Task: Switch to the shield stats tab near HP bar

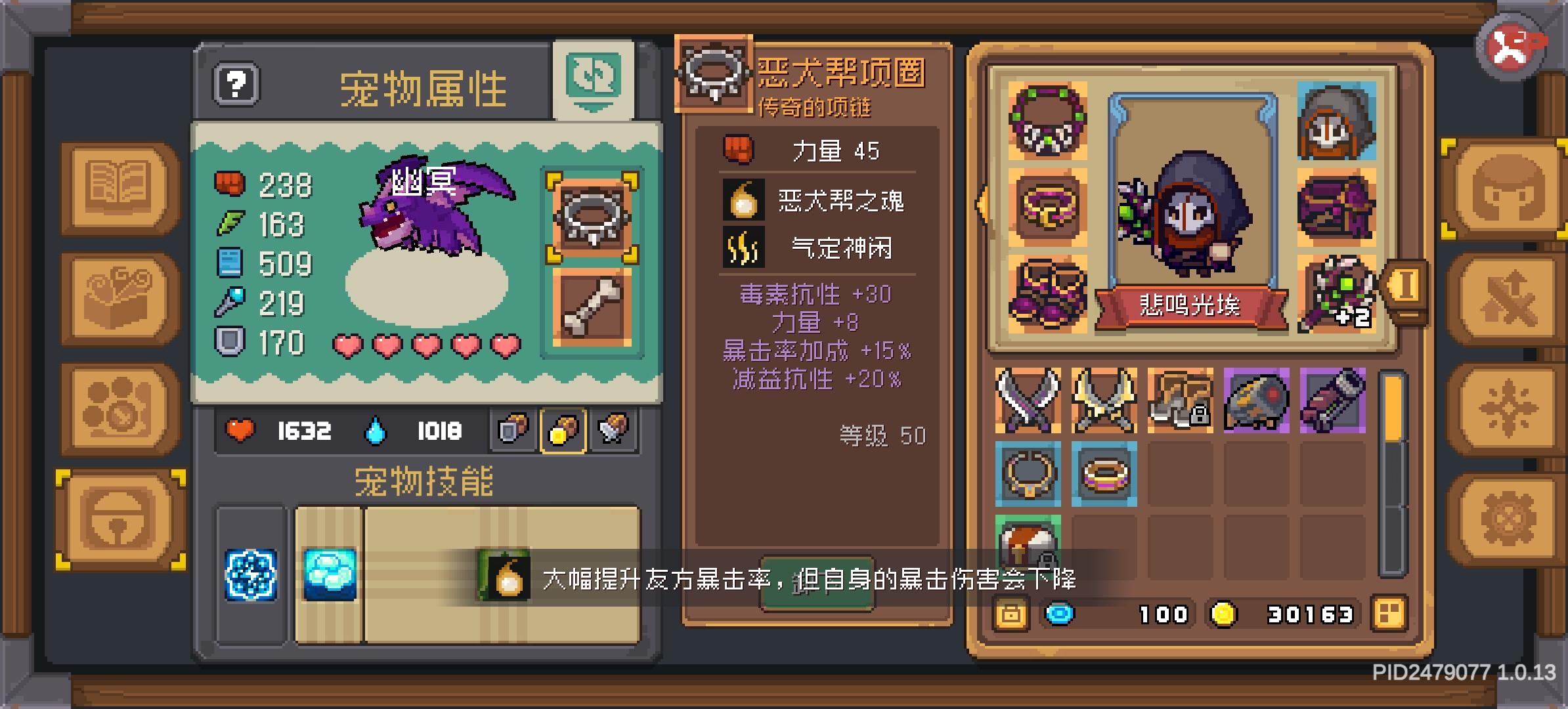Action: (x=512, y=431)
